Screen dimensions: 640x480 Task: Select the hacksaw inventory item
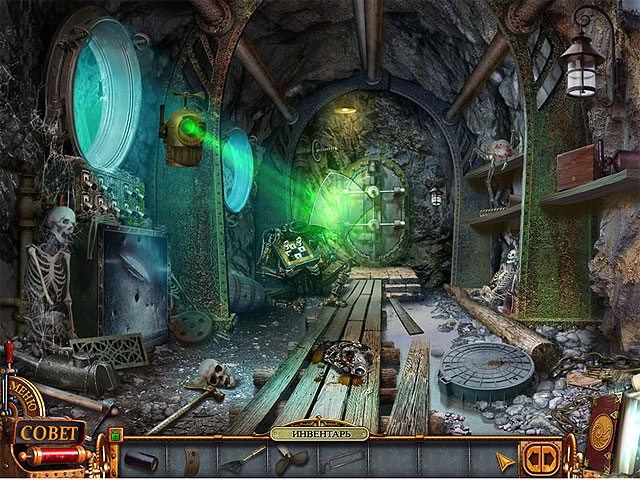point(340,460)
